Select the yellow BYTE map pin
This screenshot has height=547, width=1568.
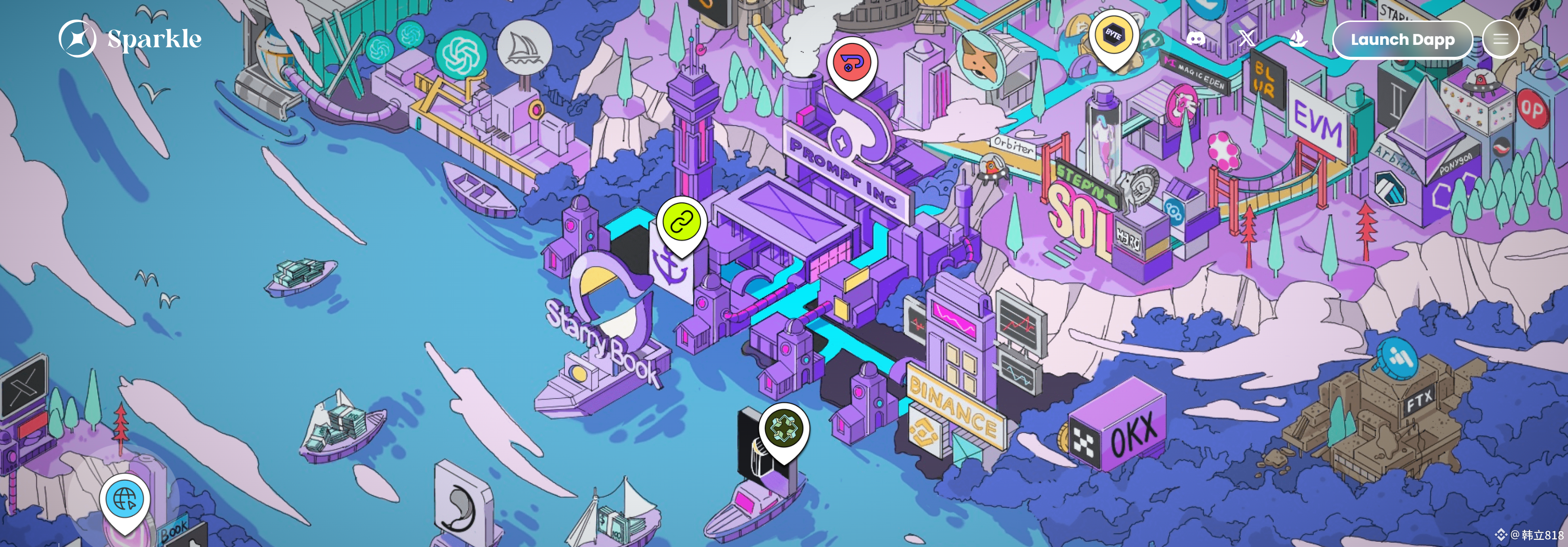[1113, 35]
